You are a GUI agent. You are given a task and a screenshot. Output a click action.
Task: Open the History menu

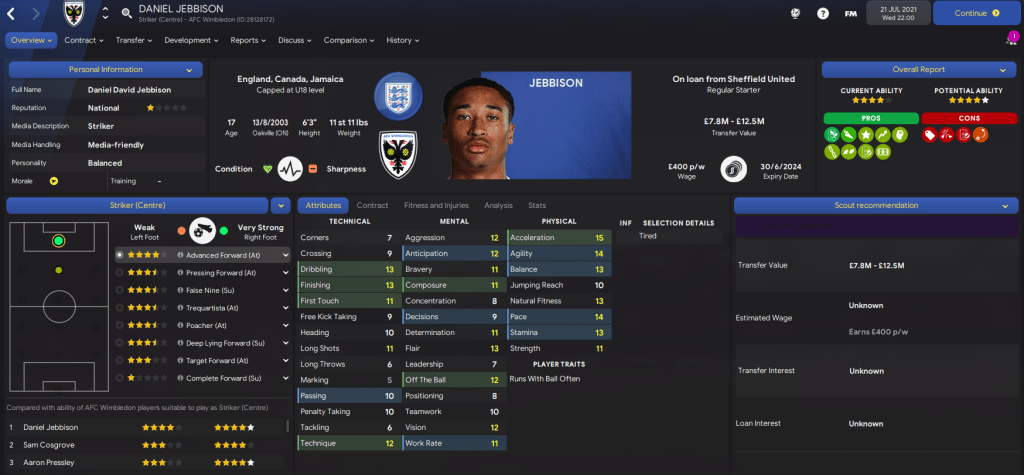[x=403, y=40]
